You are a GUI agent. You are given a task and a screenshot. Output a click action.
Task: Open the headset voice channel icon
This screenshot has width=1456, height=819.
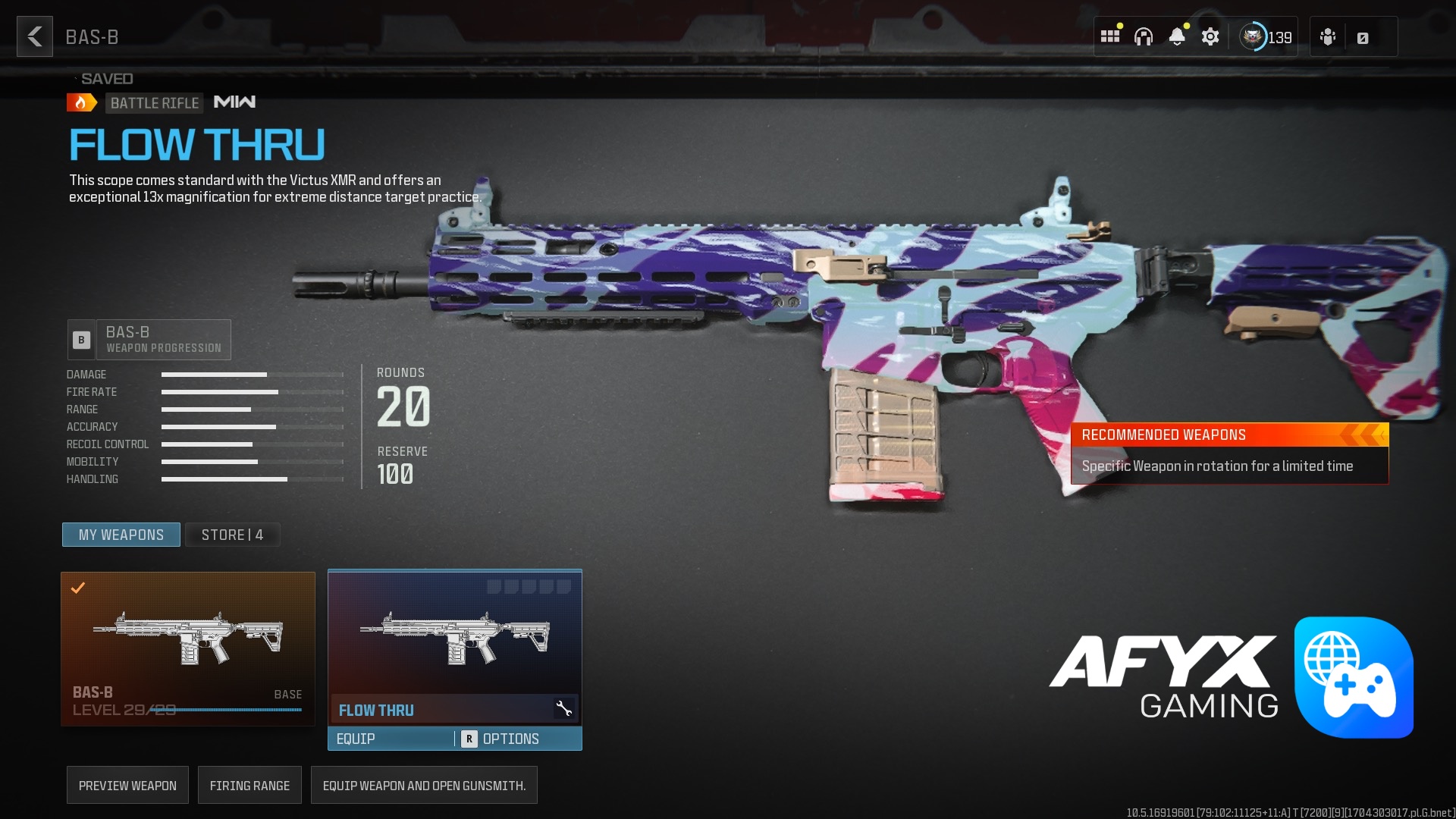(1144, 36)
